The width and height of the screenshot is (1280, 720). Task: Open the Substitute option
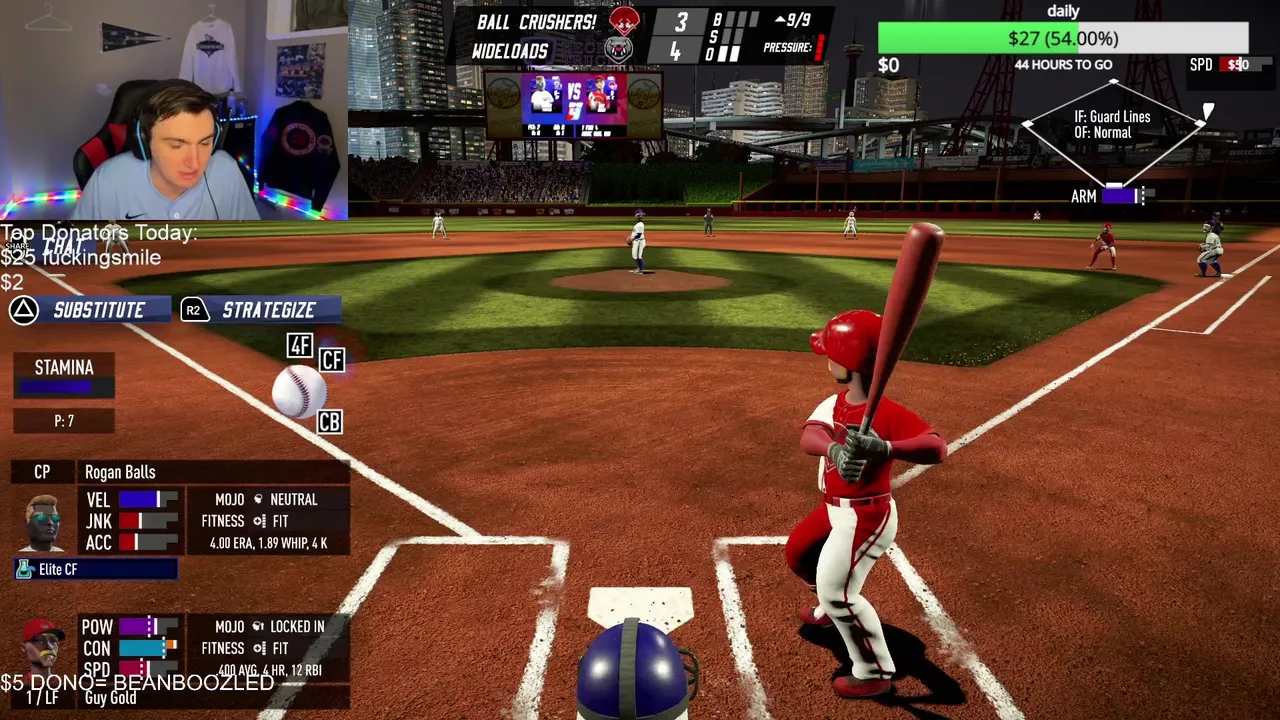[90, 310]
